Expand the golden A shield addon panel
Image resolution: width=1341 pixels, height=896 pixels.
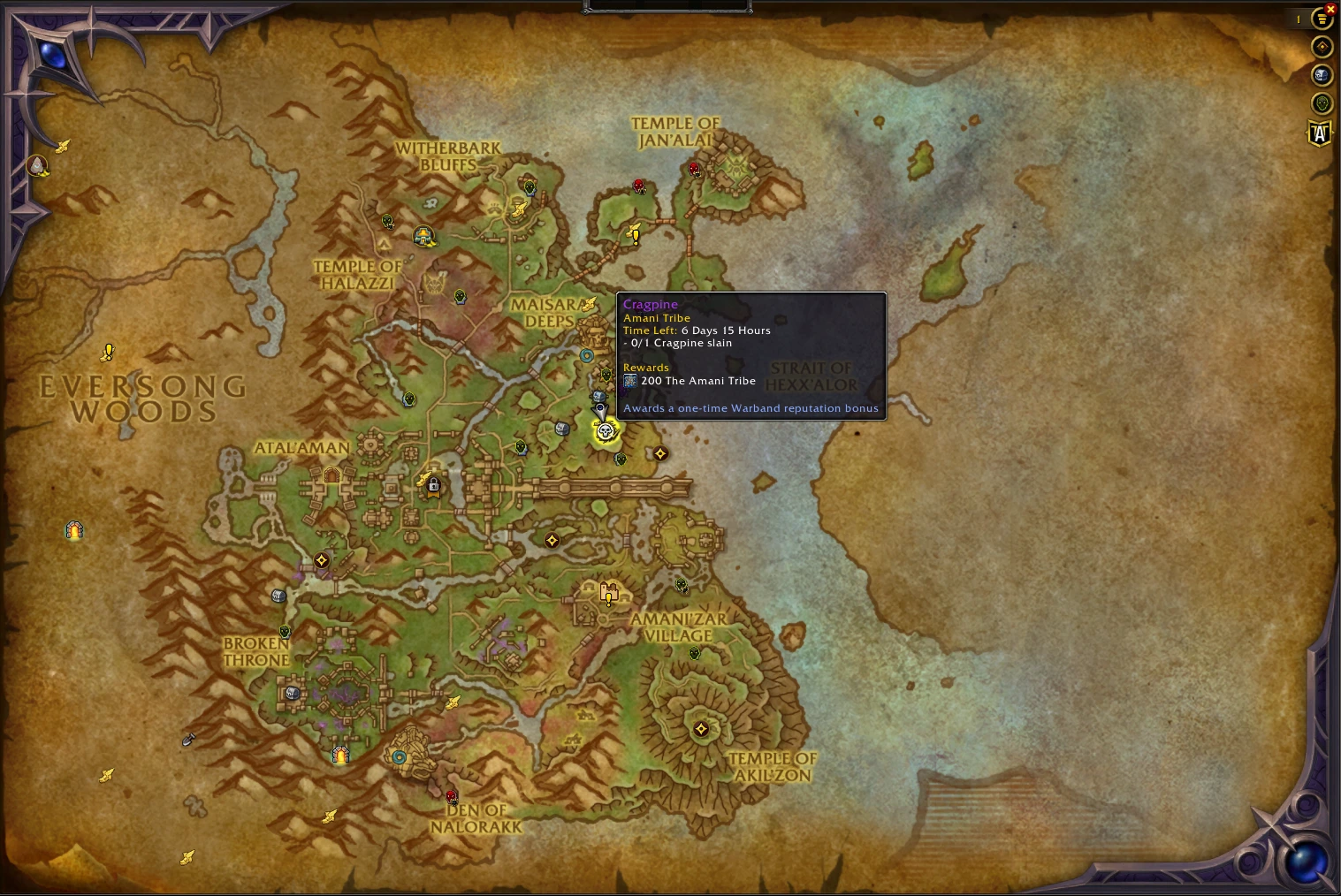(x=1319, y=134)
